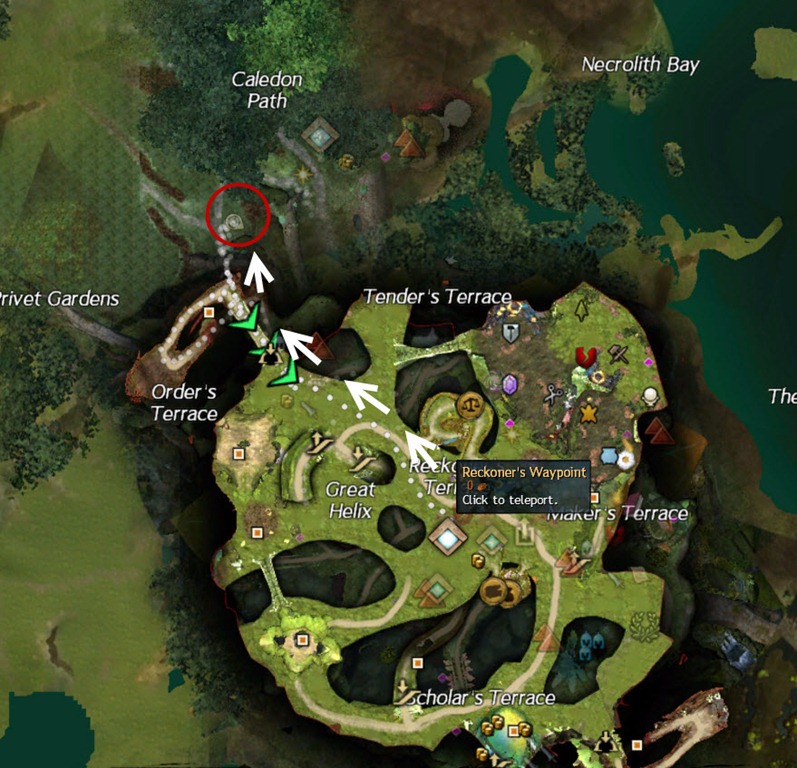
Task: Select the white flower marker
Action: (x=626, y=459)
